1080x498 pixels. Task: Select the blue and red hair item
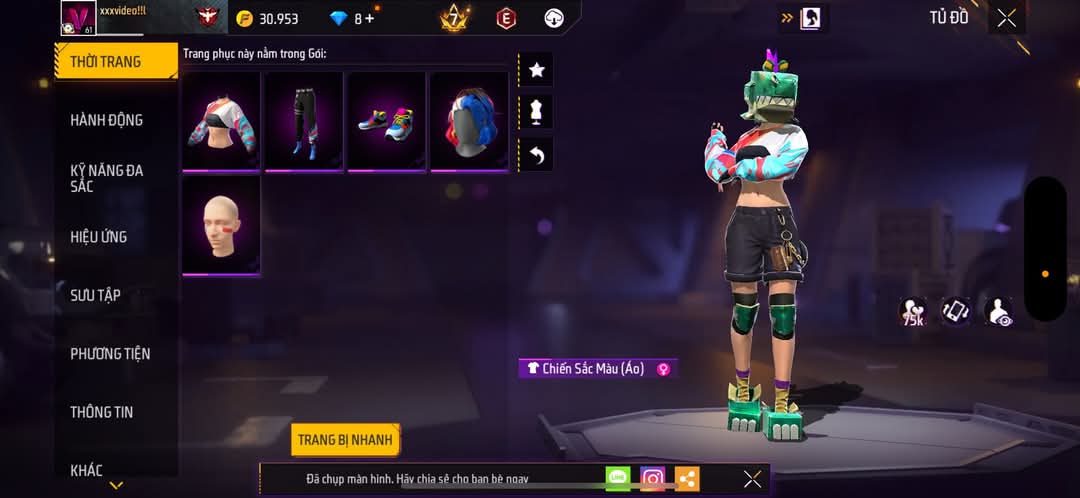[469, 120]
